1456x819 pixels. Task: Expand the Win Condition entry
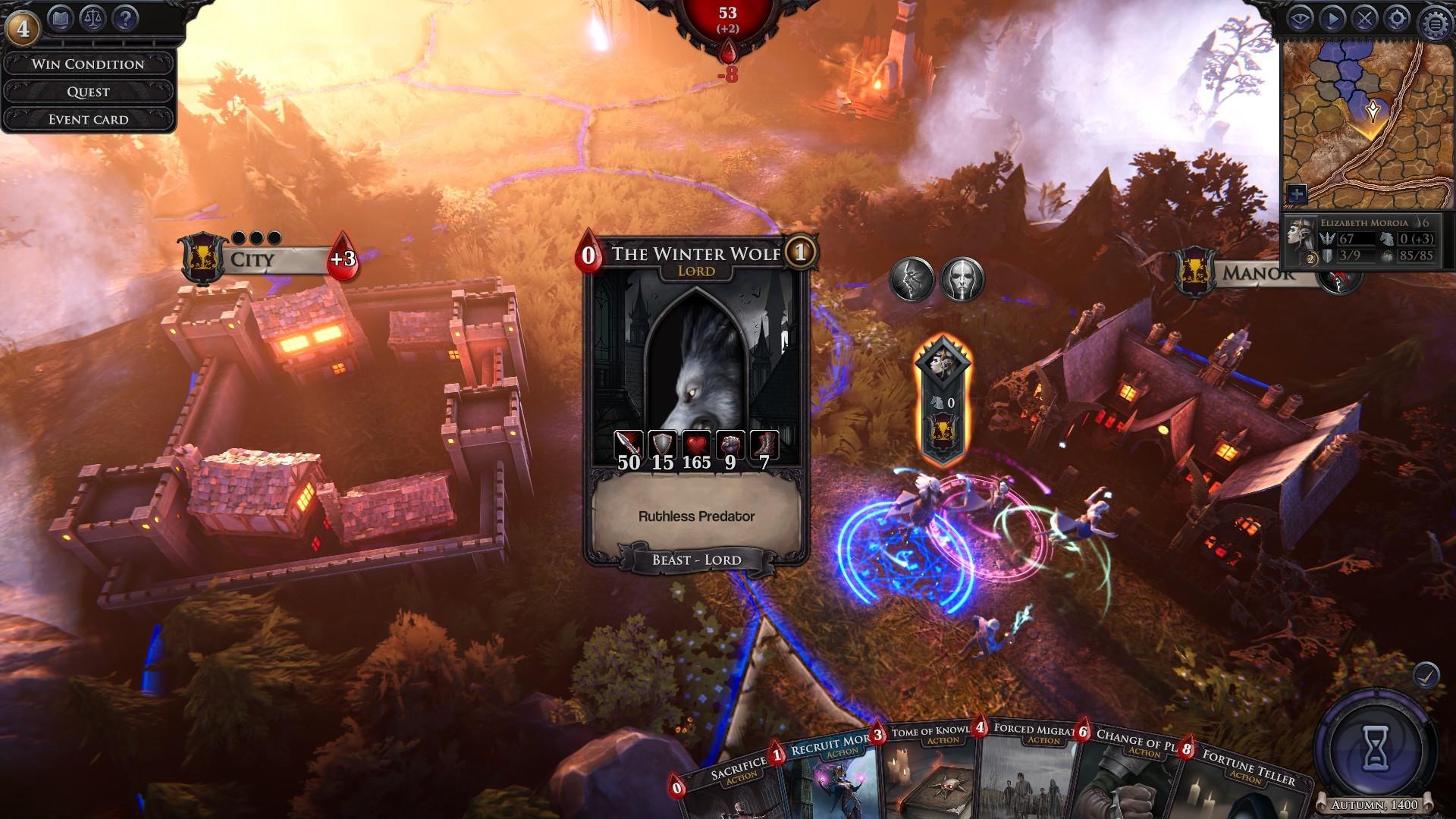pyautogui.click(x=89, y=64)
